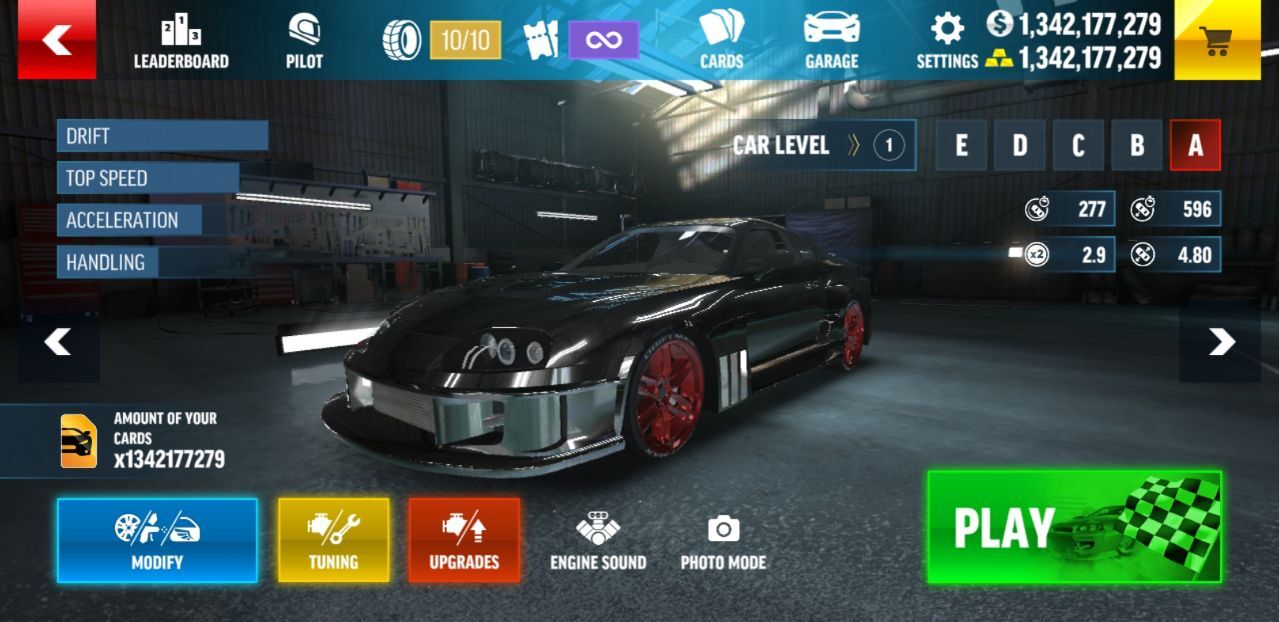Open the Pilot menu
The image size is (1279, 622).
[304, 43]
